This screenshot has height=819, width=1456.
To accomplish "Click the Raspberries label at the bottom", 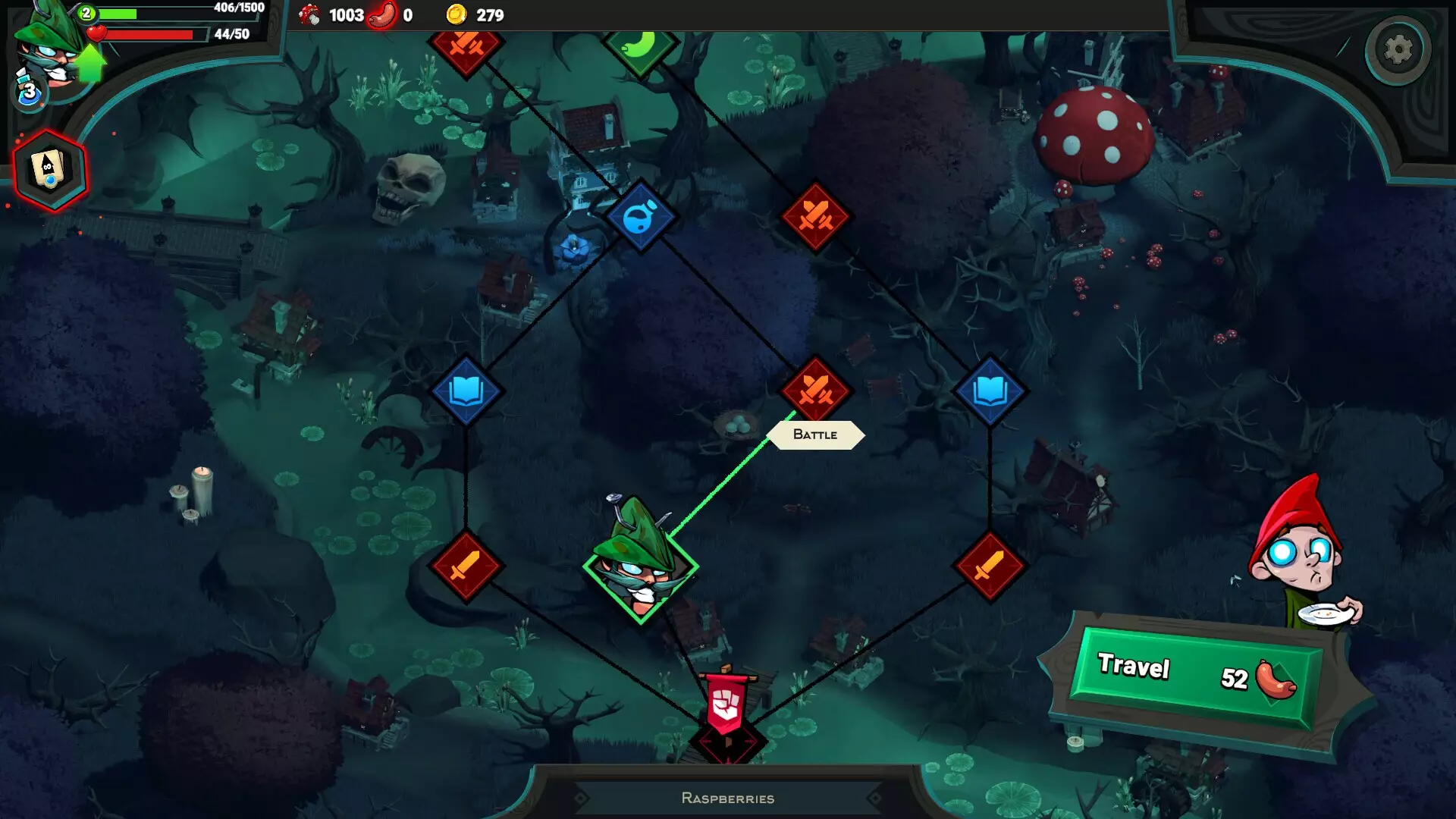I will 728,798.
